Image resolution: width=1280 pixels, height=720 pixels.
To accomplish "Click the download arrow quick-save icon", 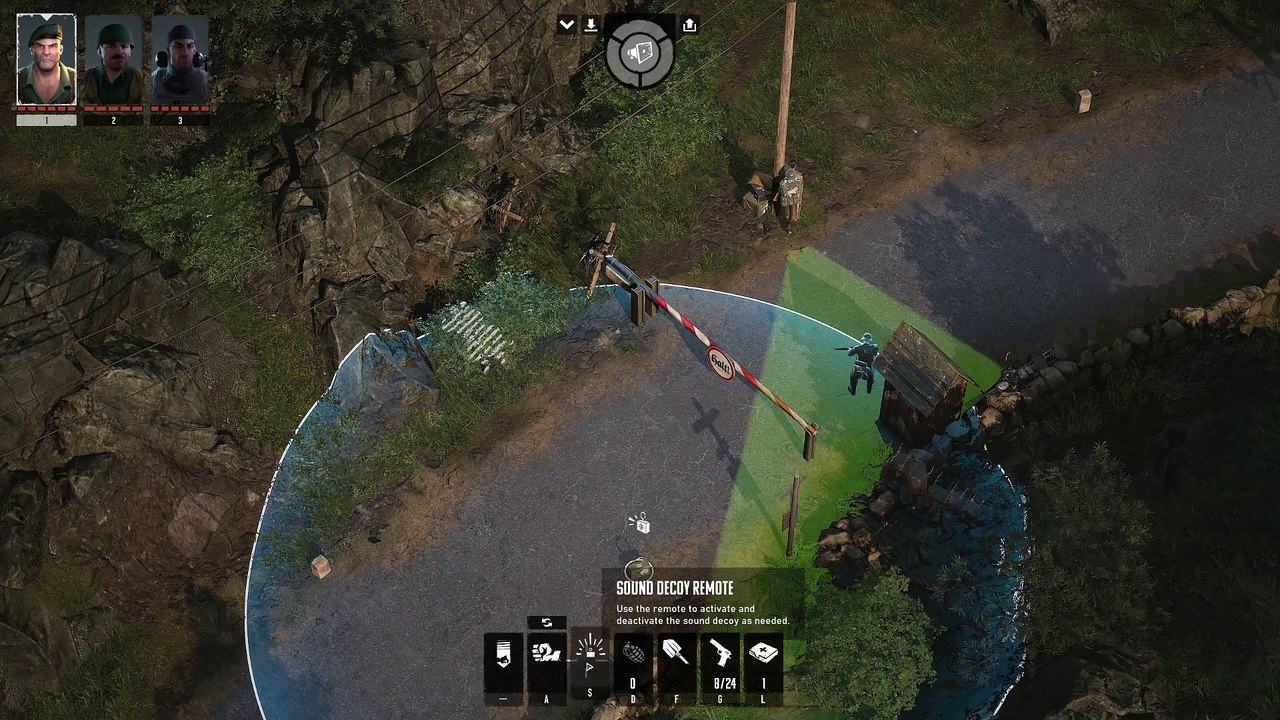I will [591, 25].
